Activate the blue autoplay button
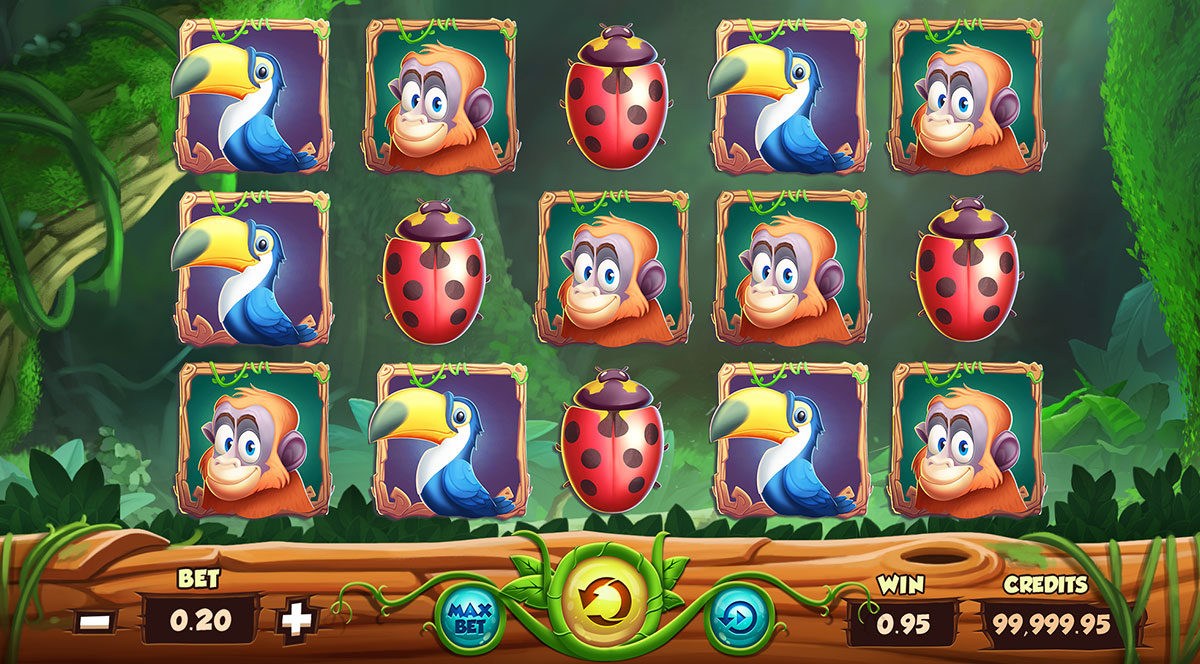 (738, 615)
